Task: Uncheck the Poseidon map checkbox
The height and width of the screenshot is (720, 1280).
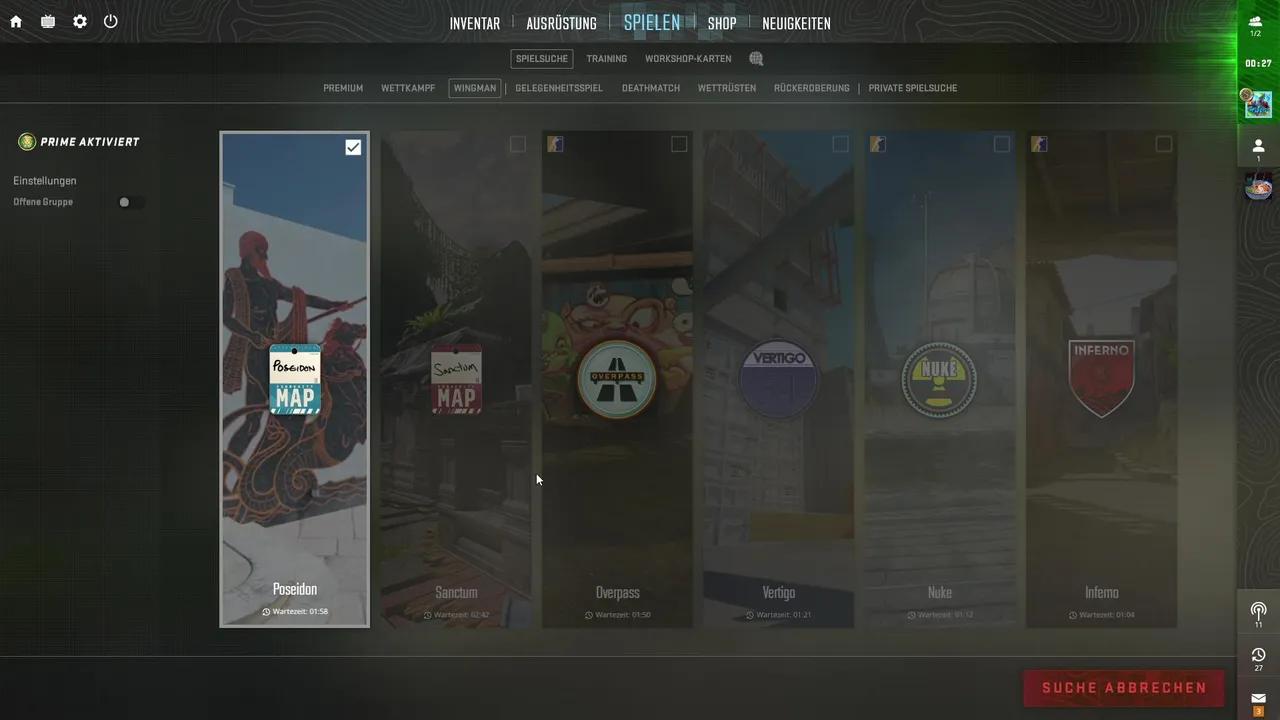Action: [x=353, y=147]
